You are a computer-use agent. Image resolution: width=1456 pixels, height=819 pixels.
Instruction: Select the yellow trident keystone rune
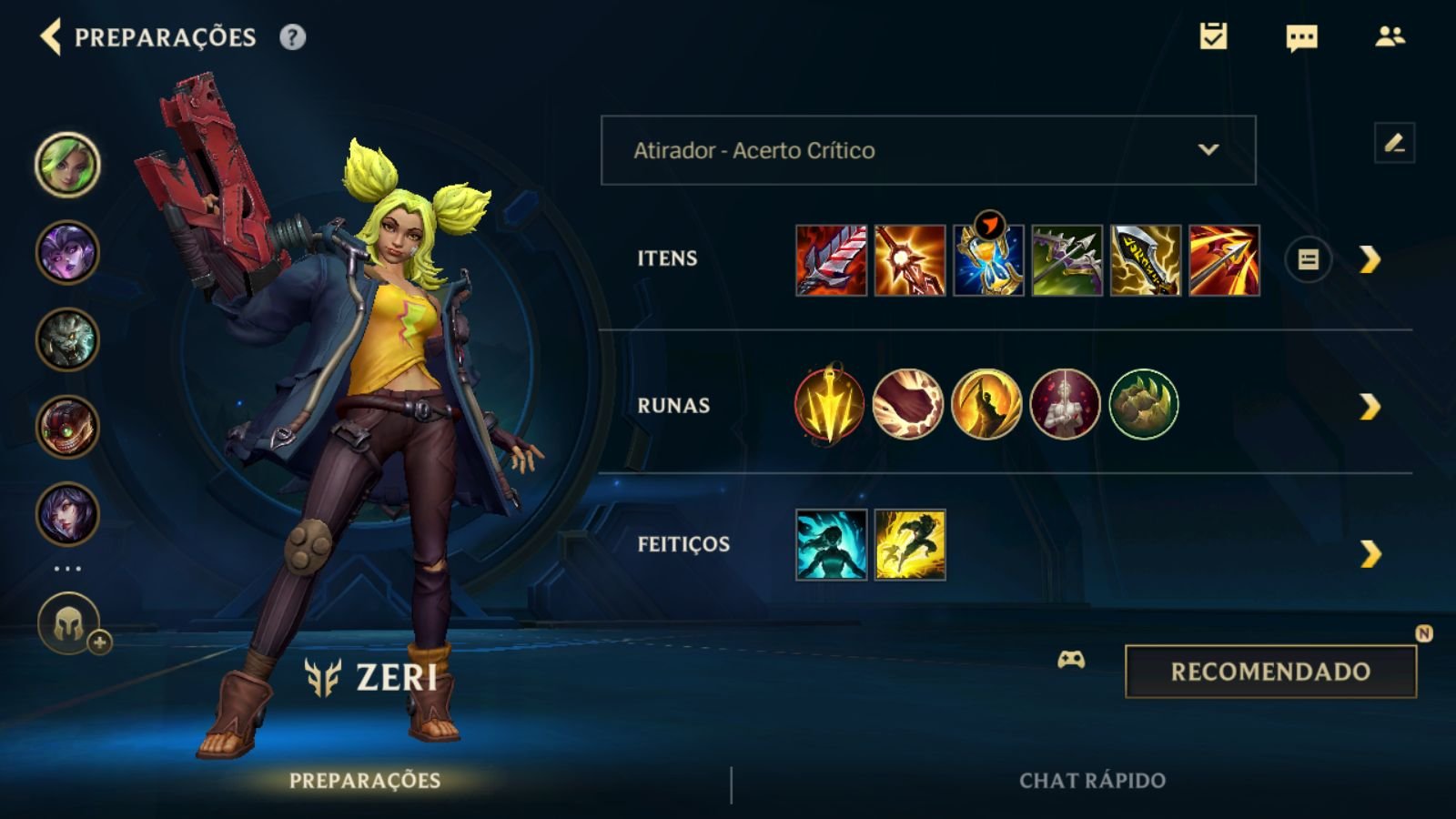[829, 404]
